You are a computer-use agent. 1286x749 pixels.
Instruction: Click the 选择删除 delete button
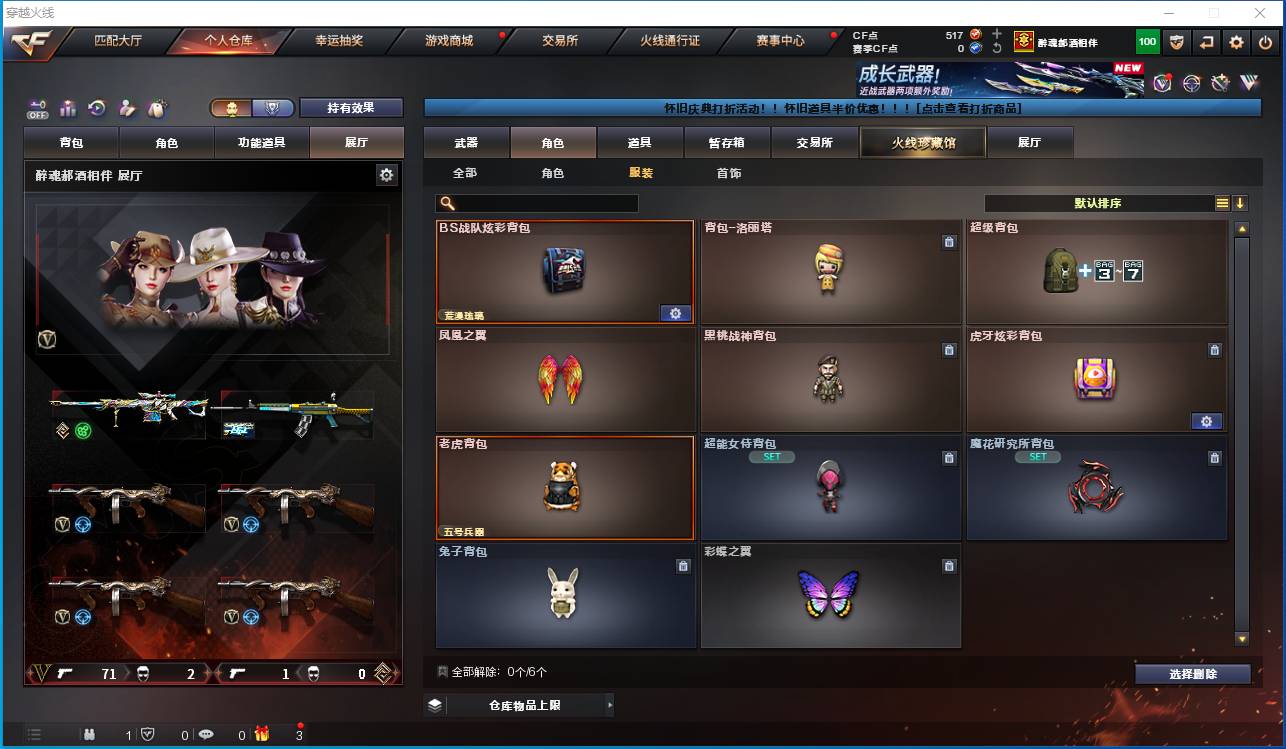(x=1192, y=674)
